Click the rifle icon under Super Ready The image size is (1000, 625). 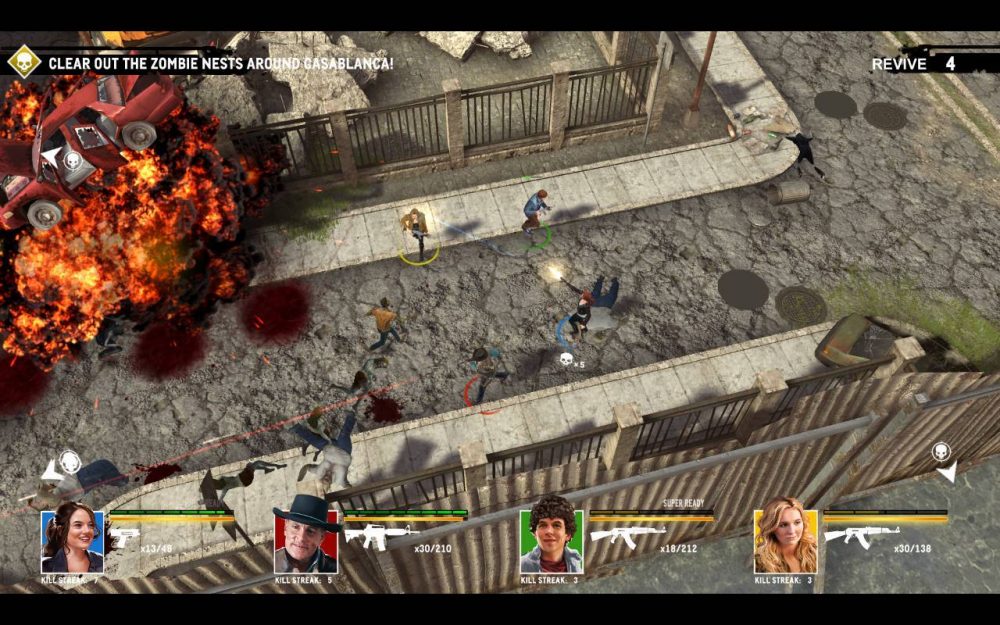pos(627,535)
